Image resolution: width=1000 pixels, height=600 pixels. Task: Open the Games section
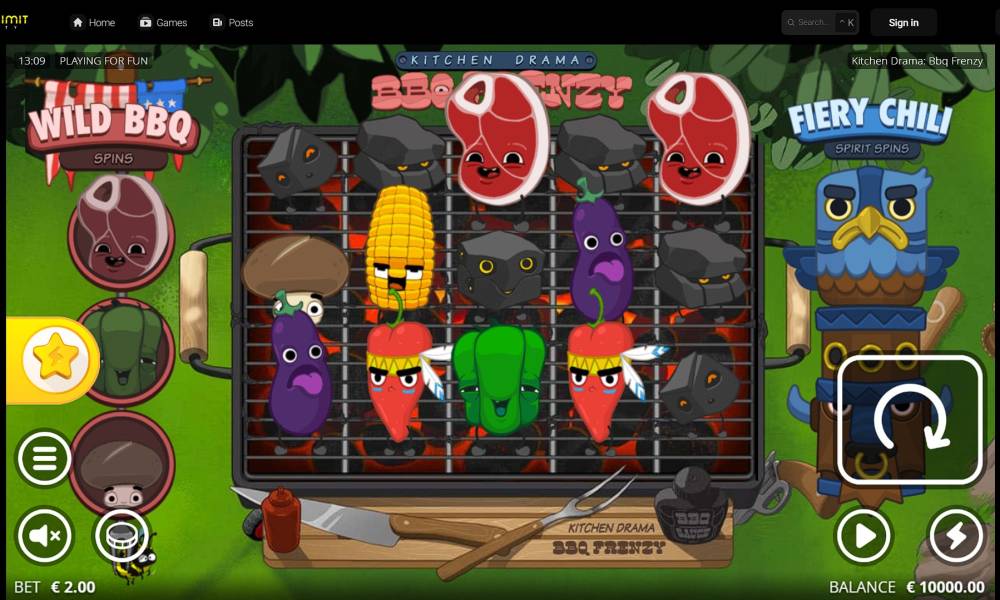(x=163, y=22)
